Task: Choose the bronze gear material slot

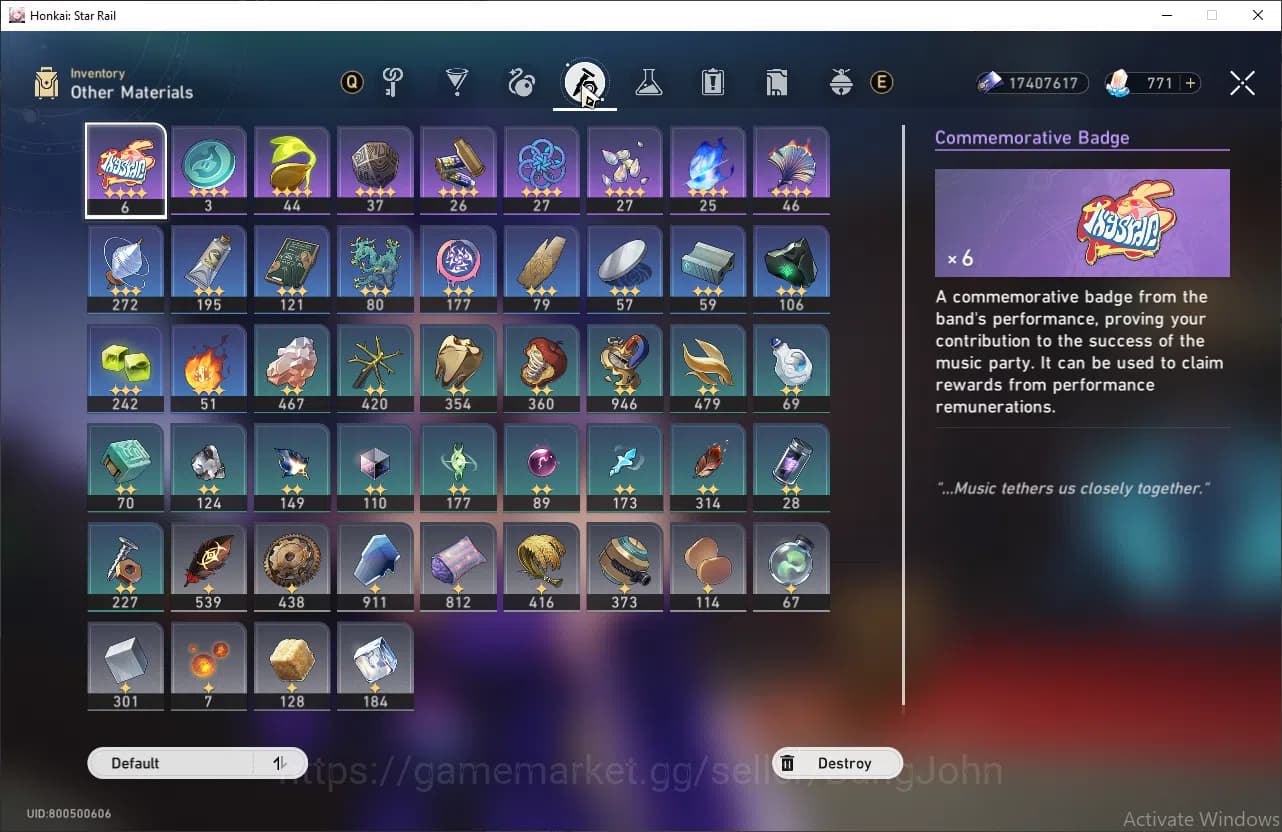Action: pyautogui.click(x=292, y=565)
